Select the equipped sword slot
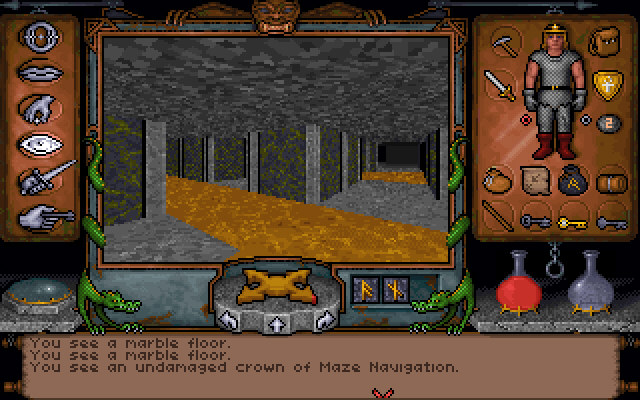 click(499, 84)
